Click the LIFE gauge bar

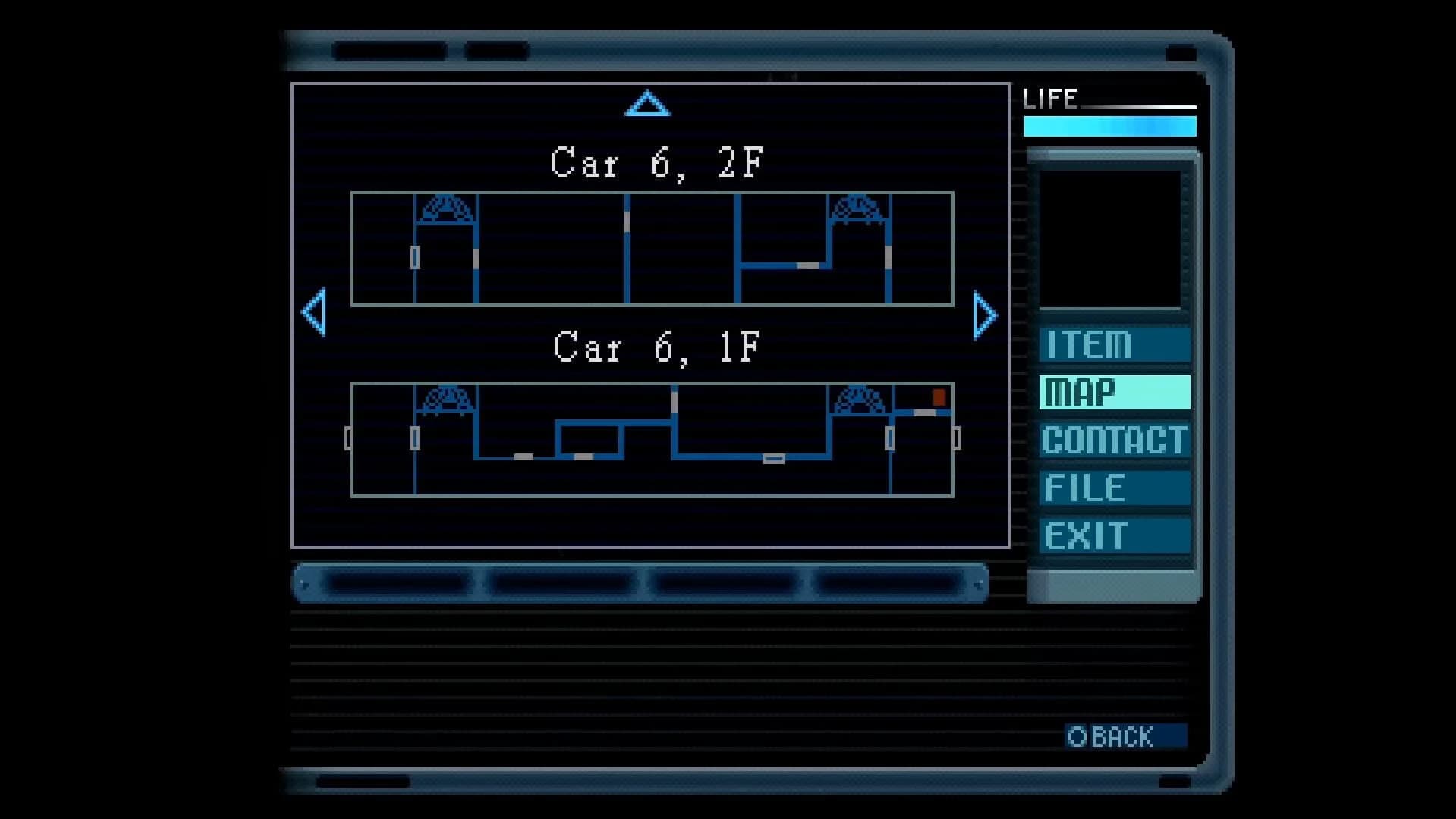tap(1109, 126)
